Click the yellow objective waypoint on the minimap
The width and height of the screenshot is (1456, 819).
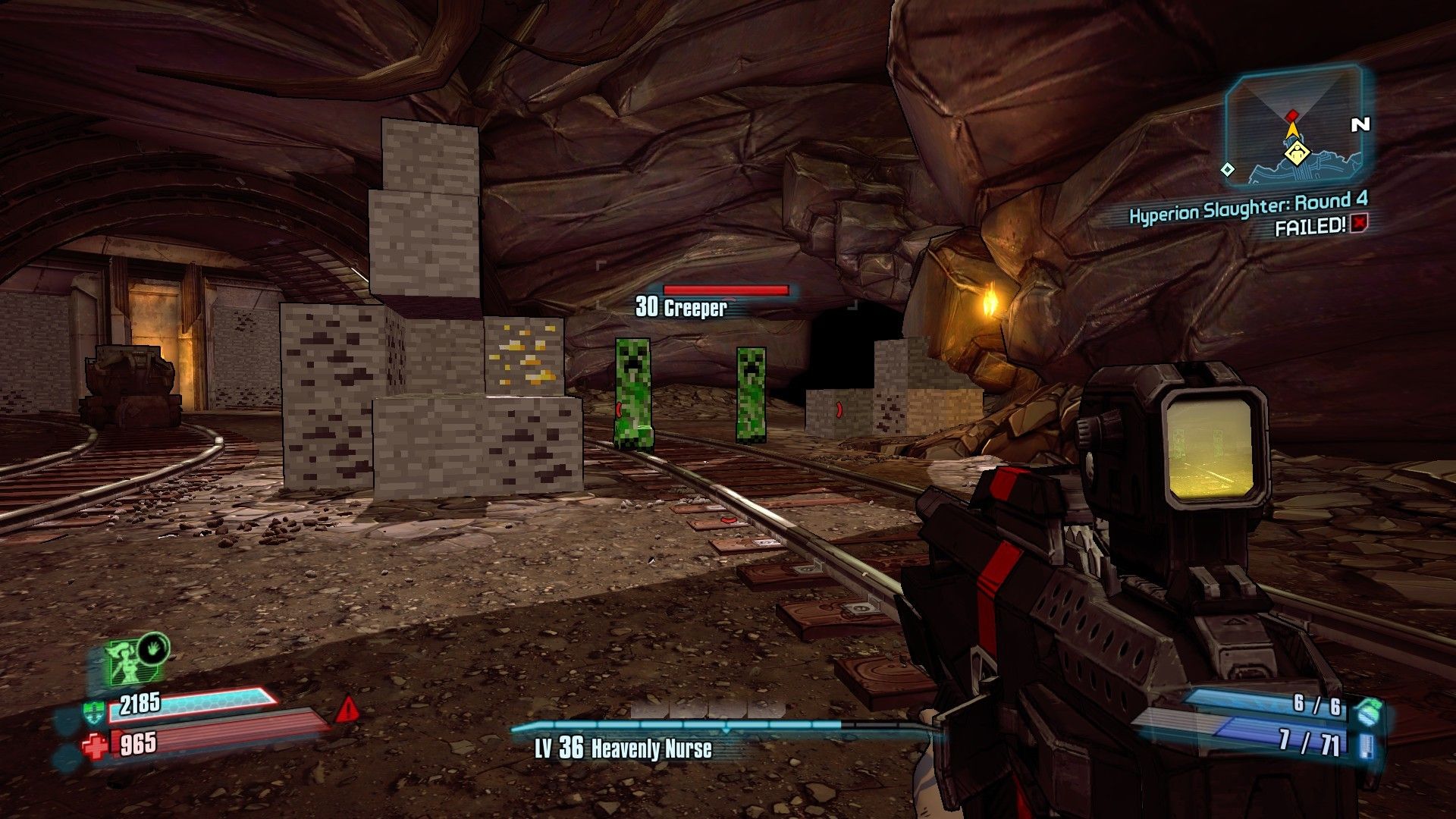click(x=1298, y=154)
